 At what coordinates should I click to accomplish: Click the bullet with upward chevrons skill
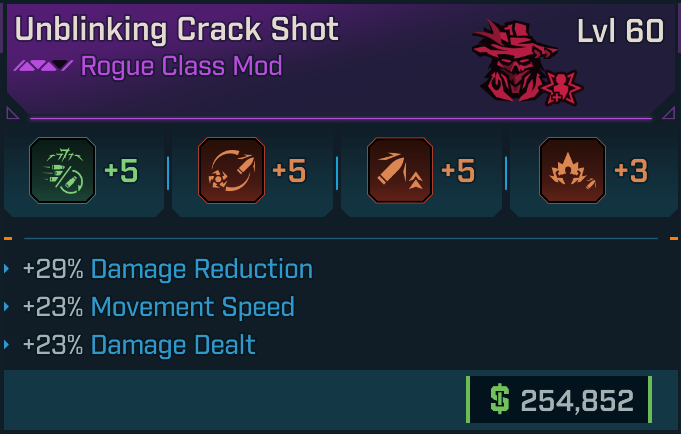(399, 172)
